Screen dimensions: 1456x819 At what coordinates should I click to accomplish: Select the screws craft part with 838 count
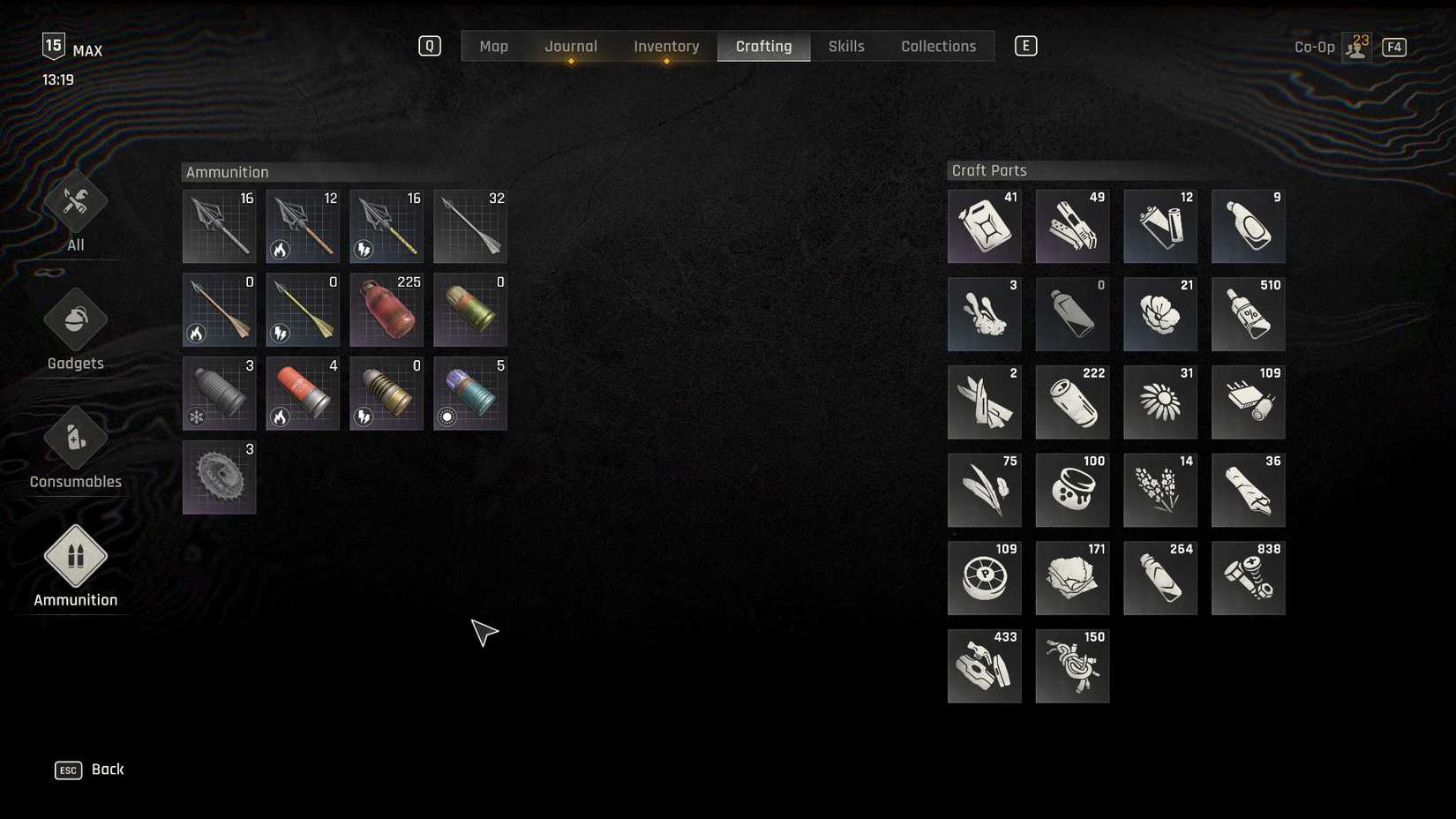pos(1249,578)
